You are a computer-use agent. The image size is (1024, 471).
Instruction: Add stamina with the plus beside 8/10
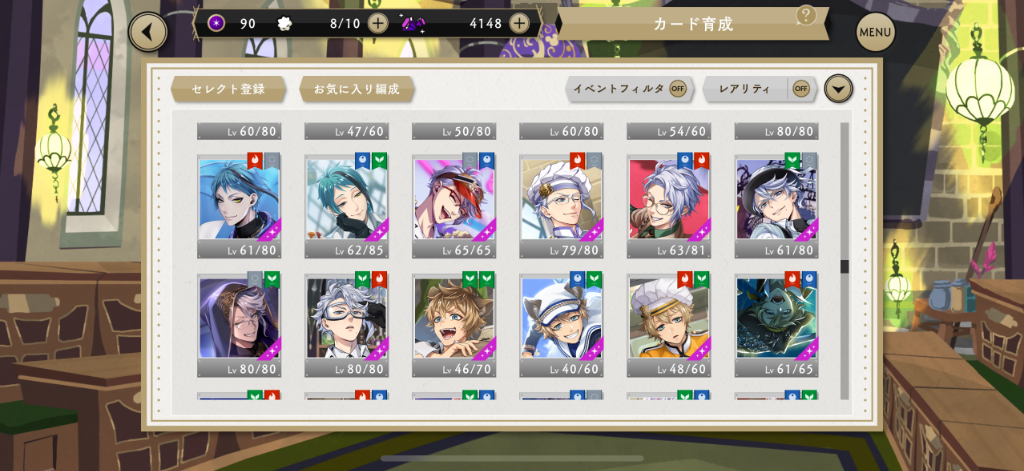point(378,23)
